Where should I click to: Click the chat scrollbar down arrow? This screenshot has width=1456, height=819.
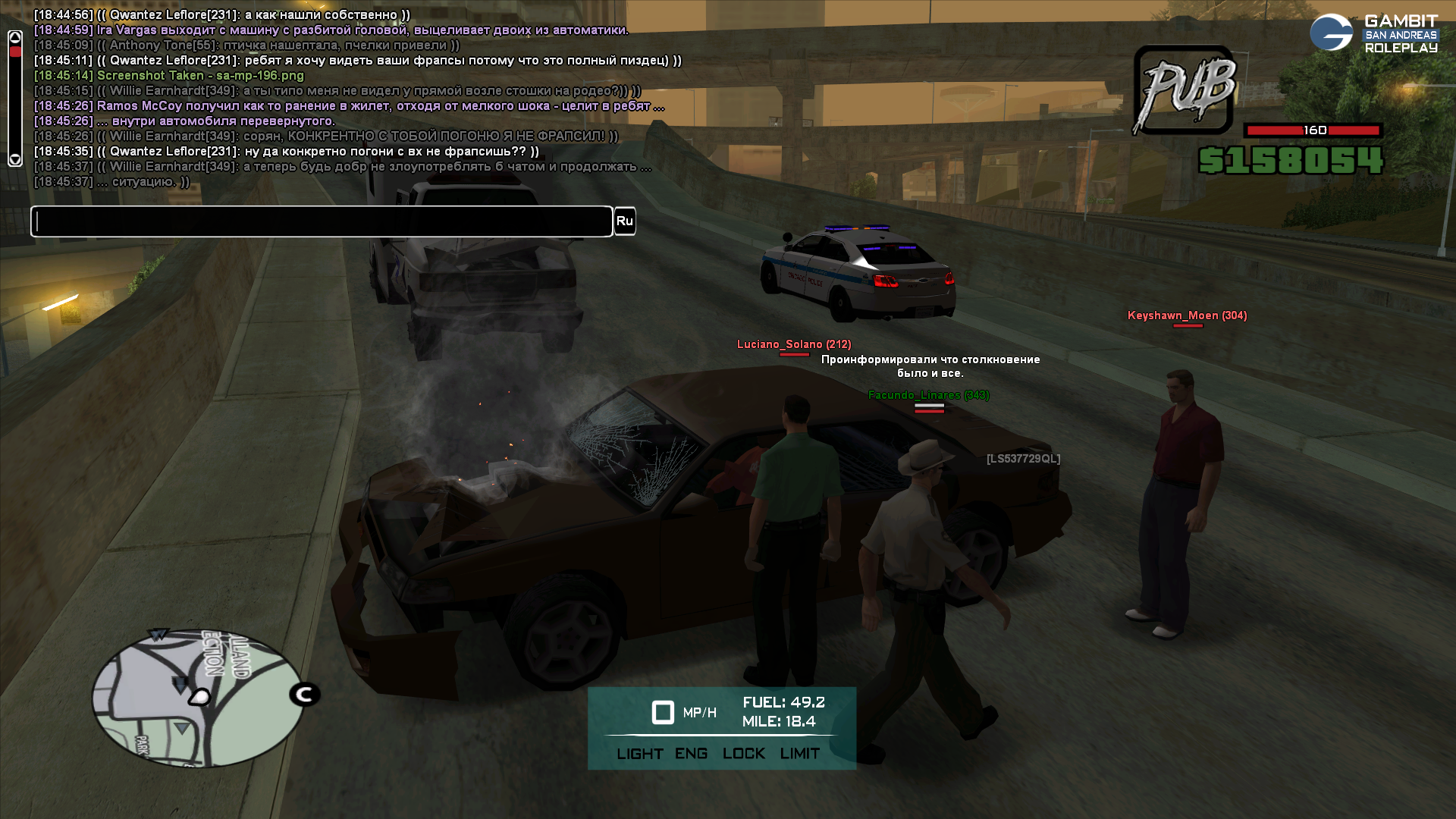click(x=15, y=159)
